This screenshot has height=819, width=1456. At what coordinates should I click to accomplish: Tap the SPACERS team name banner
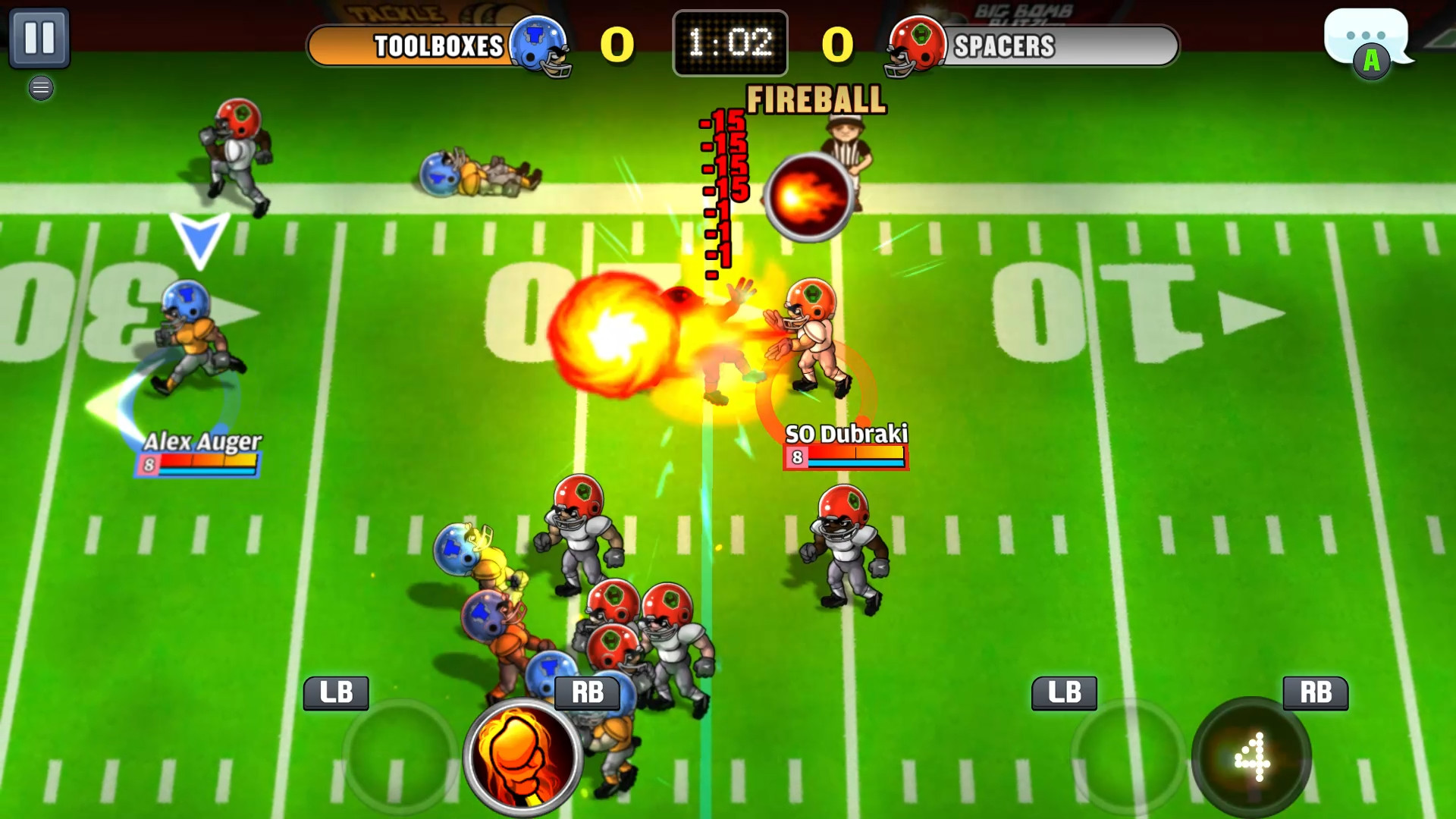pyautogui.click(x=1005, y=47)
